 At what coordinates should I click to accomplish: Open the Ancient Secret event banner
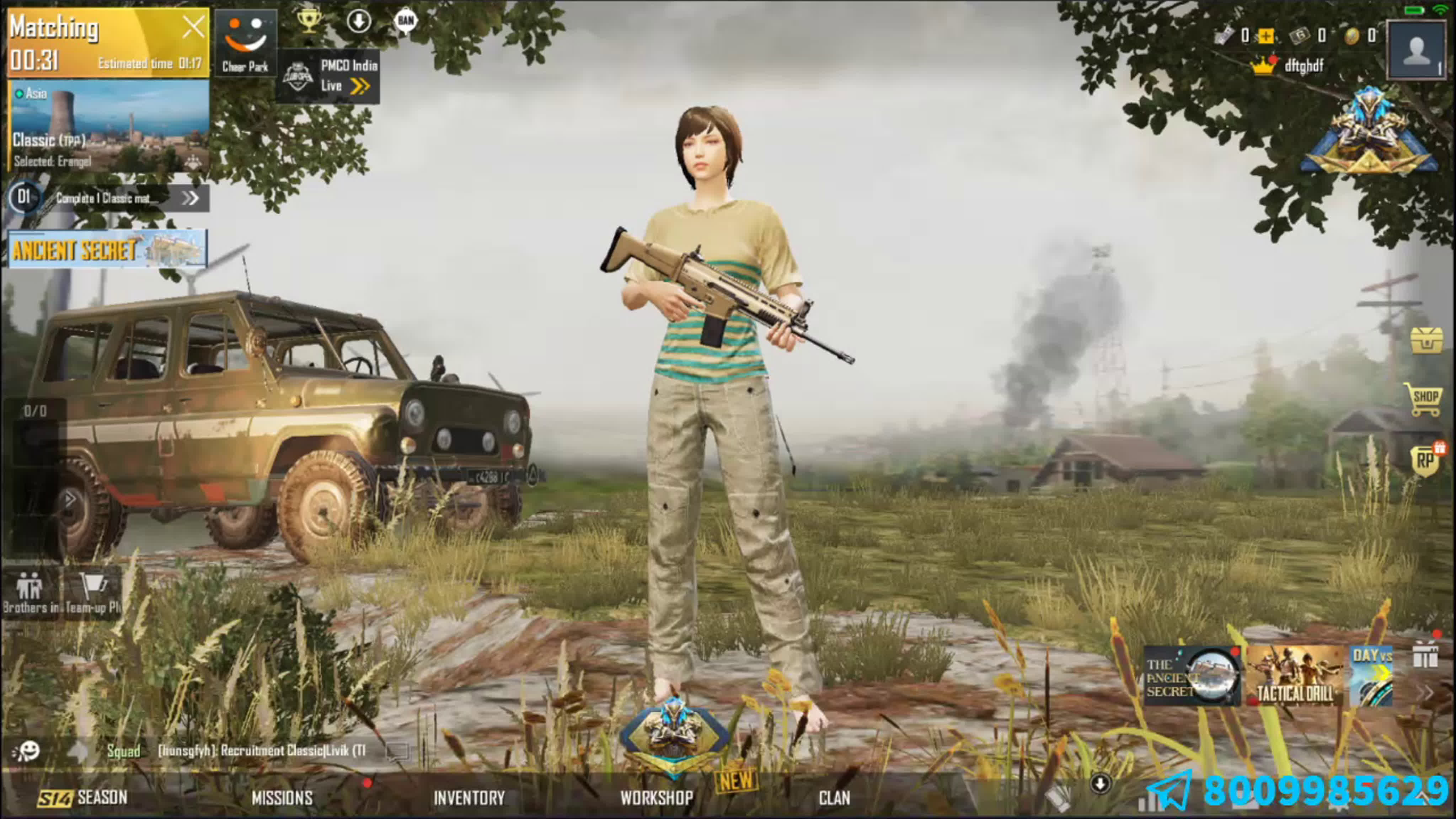pos(107,249)
